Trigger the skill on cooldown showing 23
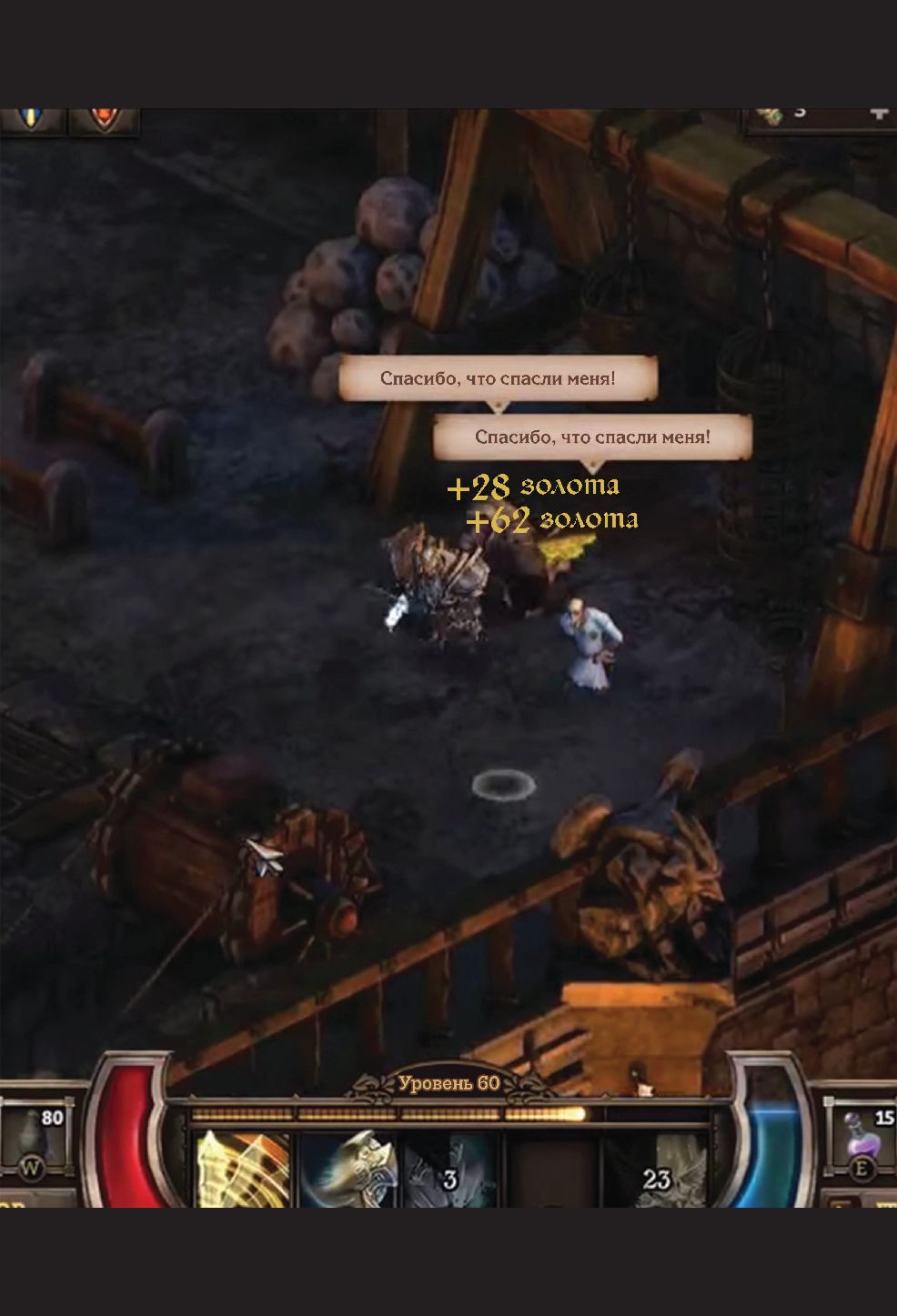 655,1170
